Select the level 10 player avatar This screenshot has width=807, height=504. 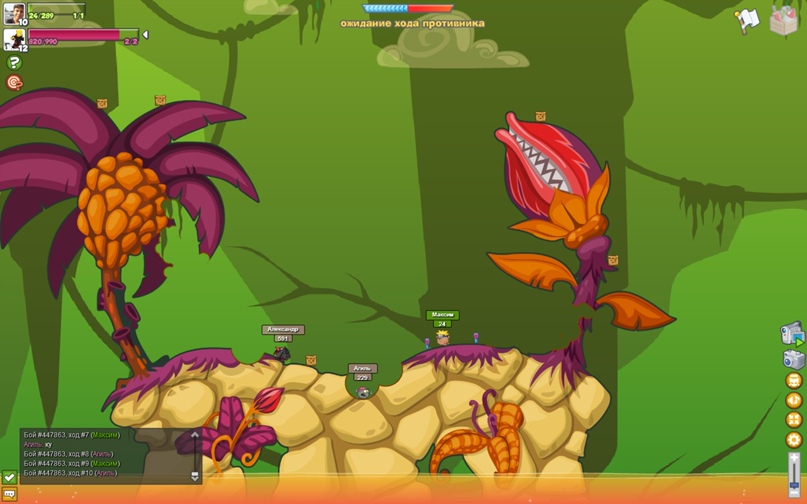14,13
